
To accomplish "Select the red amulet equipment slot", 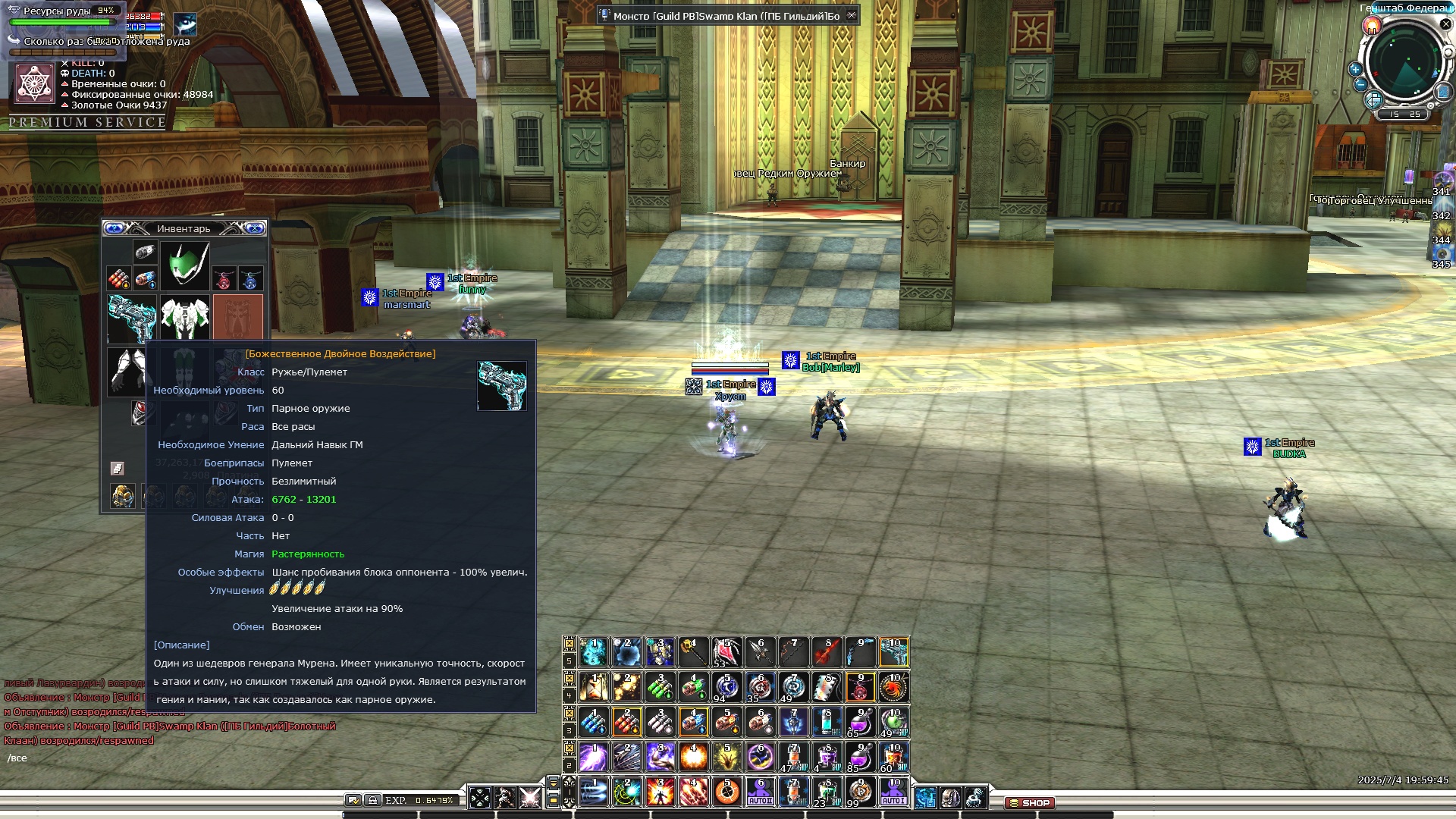I will 223,280.
